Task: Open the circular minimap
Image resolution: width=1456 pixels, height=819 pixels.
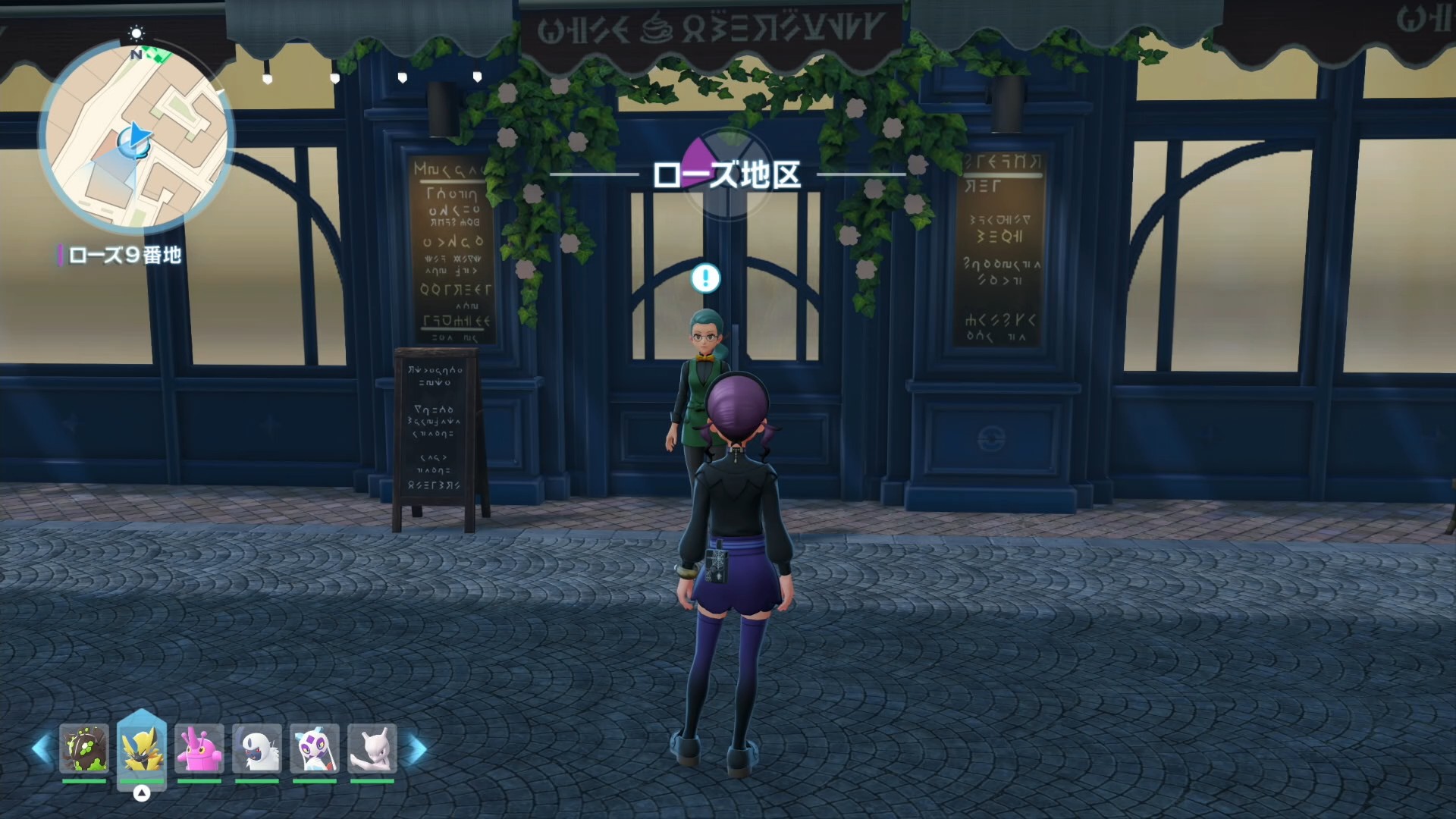Action: pos(136,136)
